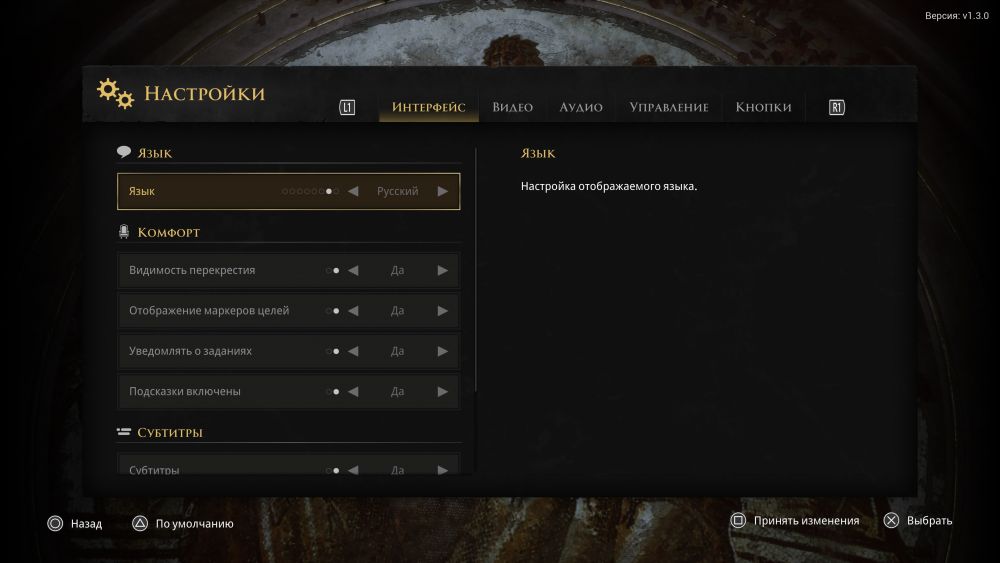Open the Интерфейс tab
1000x563 pixels.
click(x=428, y=107)
